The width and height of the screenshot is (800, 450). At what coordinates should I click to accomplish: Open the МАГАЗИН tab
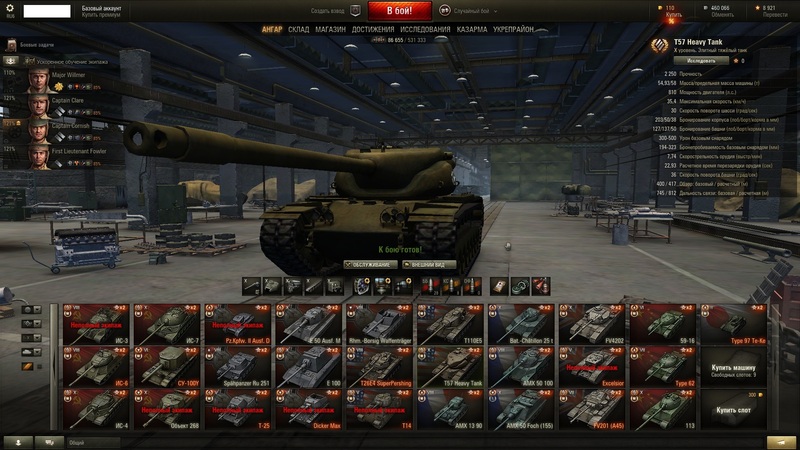coord(331,30)
